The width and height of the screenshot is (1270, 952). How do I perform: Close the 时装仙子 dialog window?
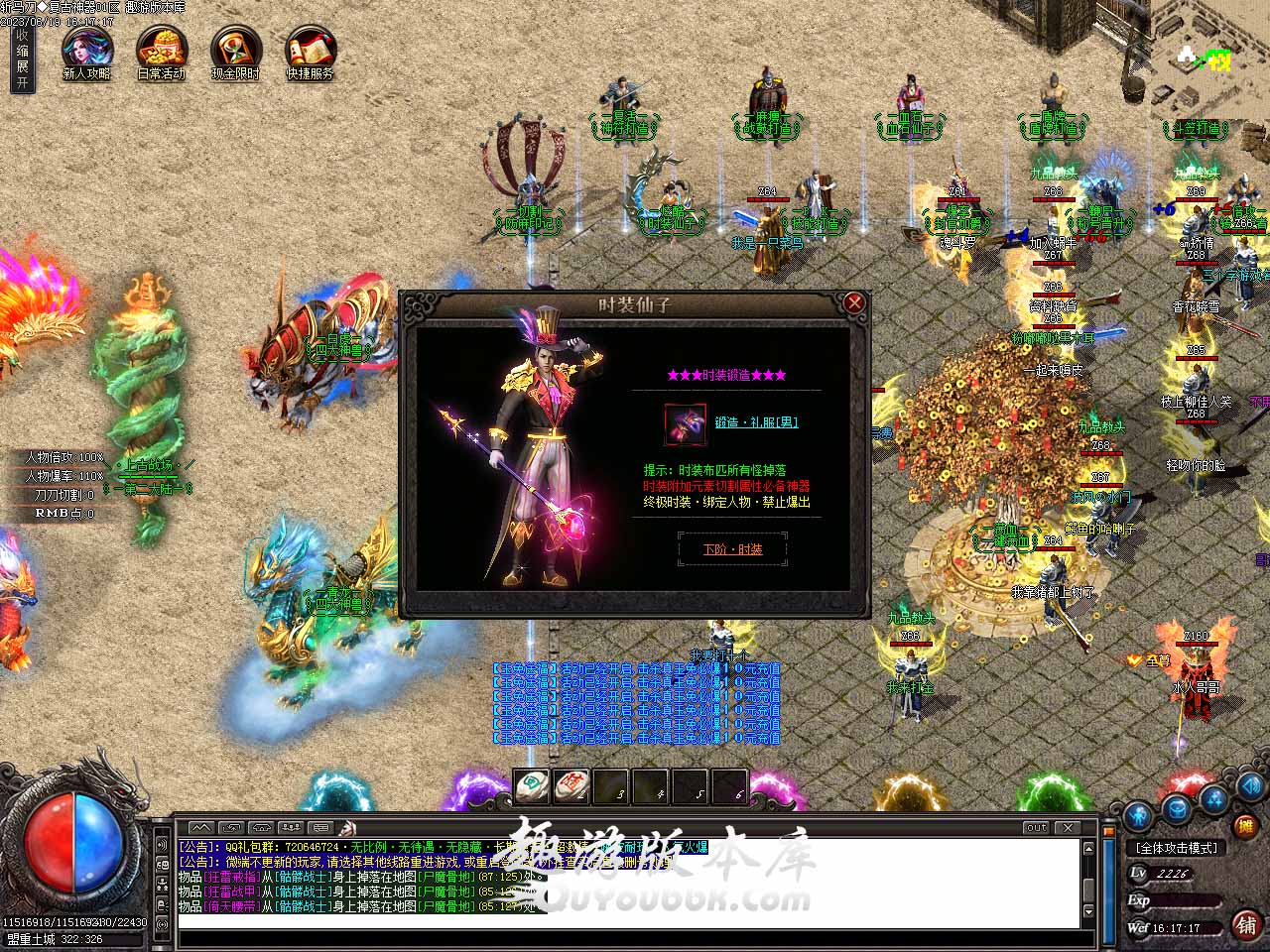coord(853,302)
